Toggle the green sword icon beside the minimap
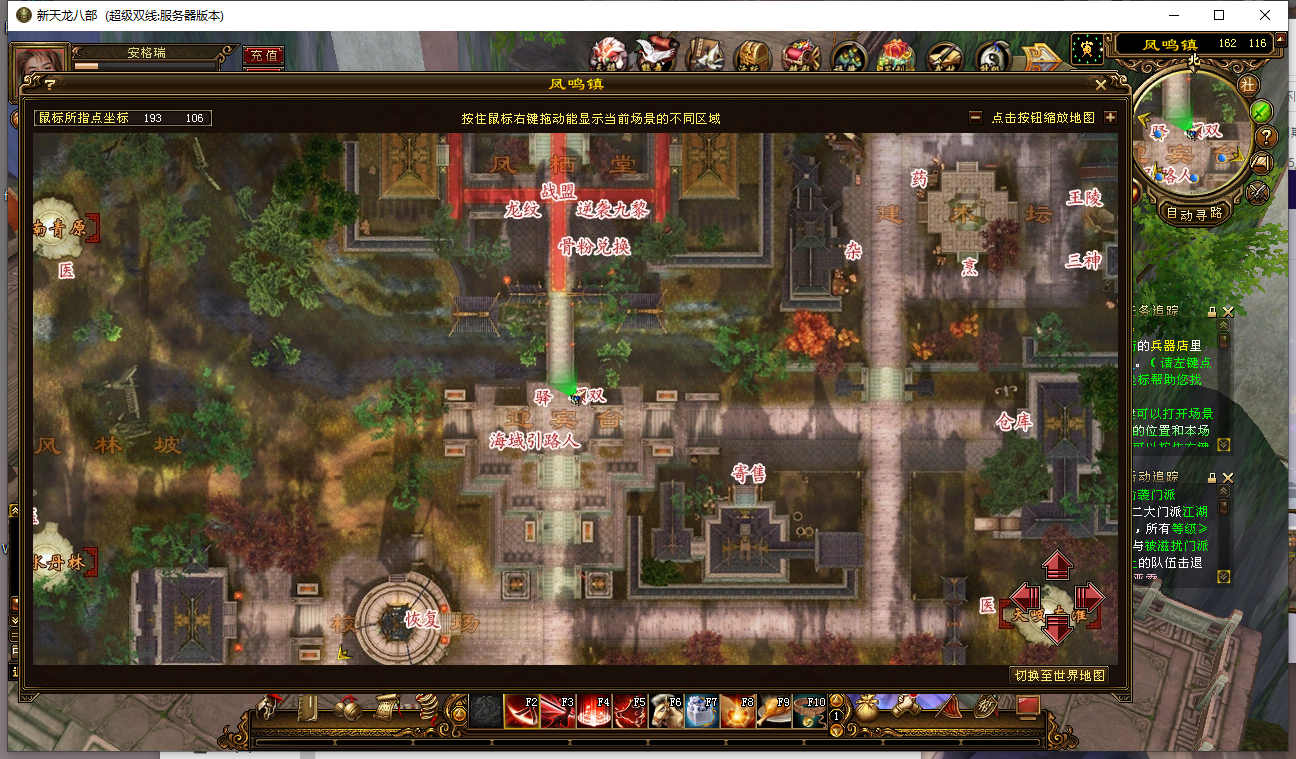 tap(1262, 111)
